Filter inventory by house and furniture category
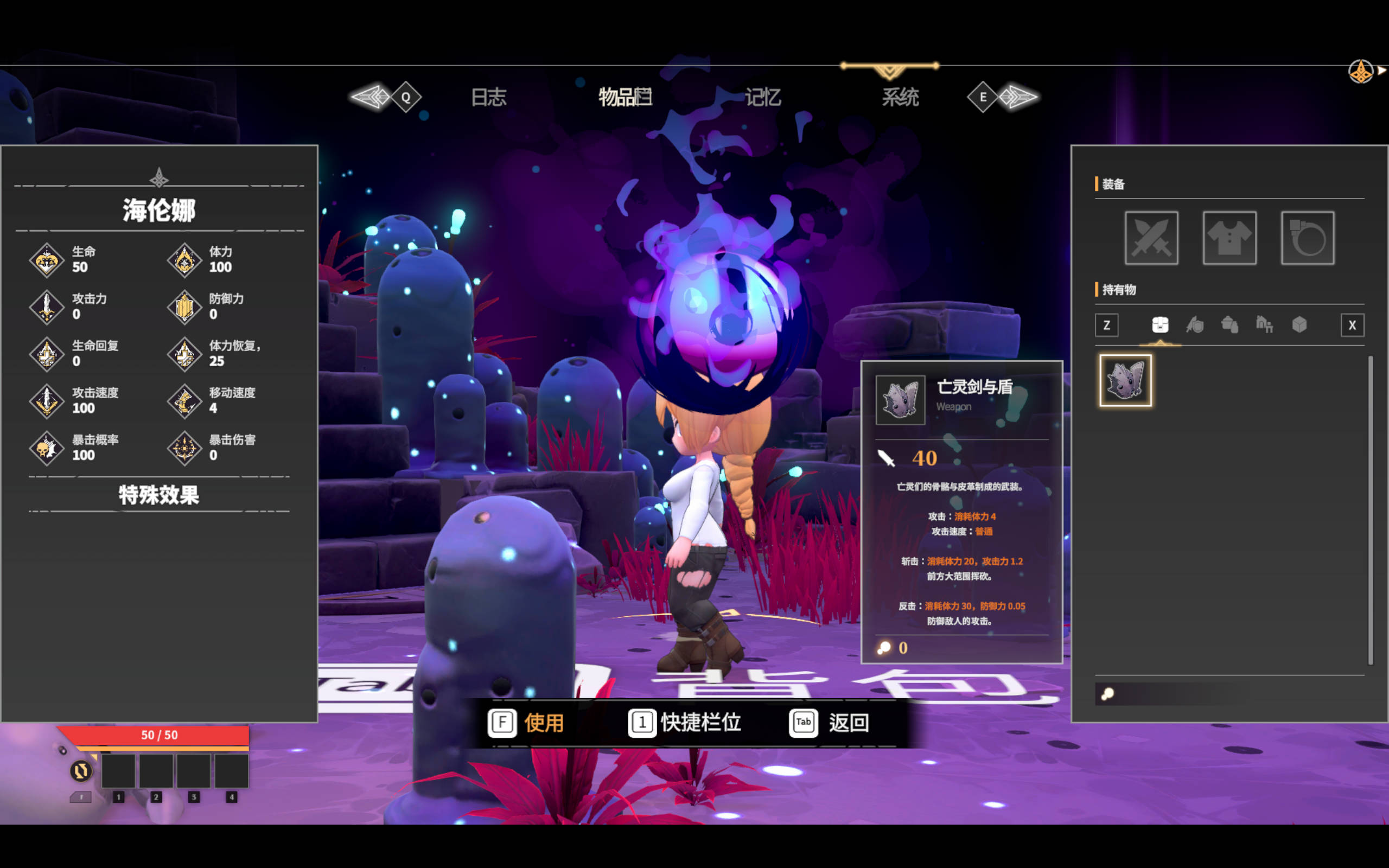 click(x=1264, y=325)
